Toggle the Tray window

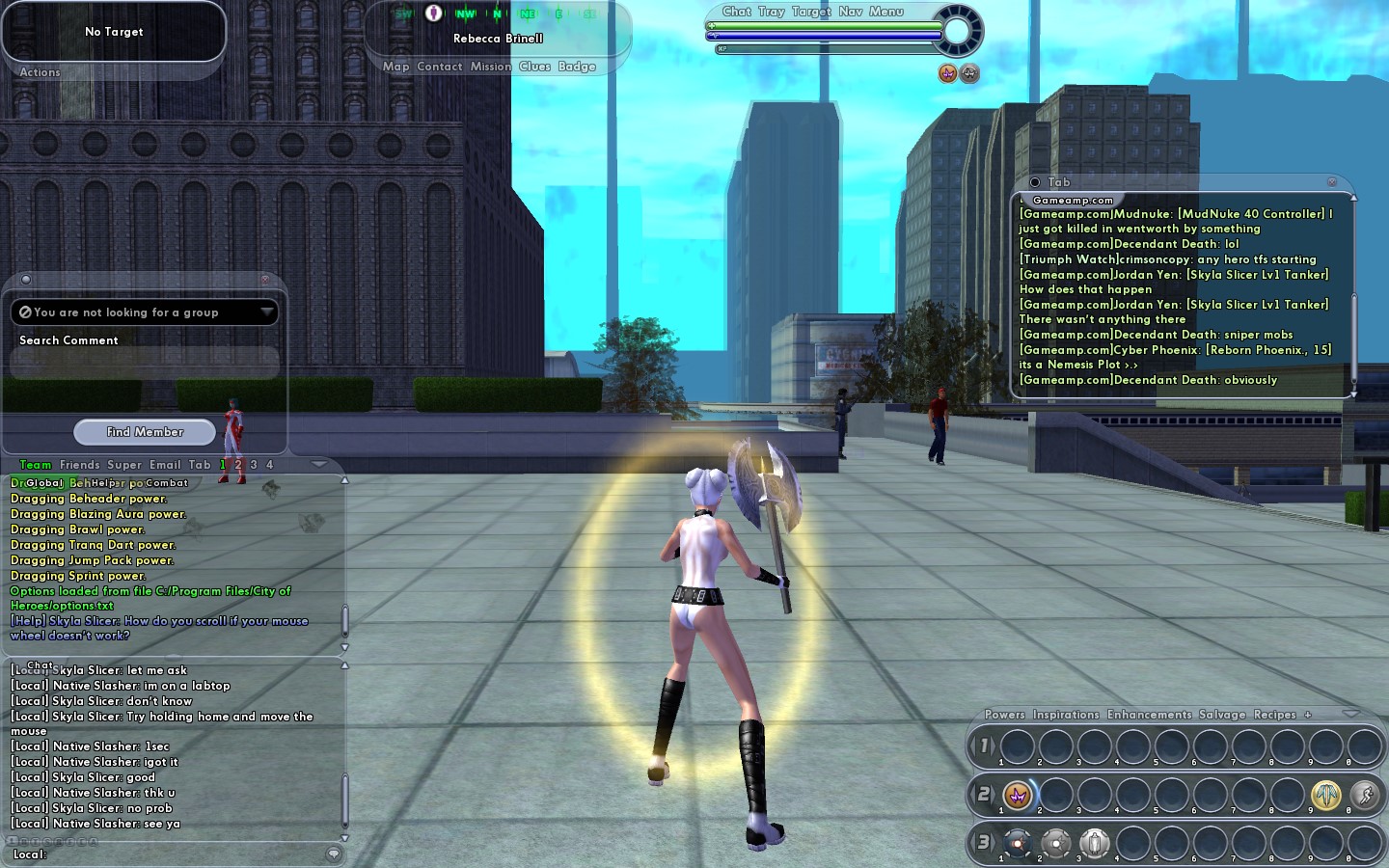[771, 12]
